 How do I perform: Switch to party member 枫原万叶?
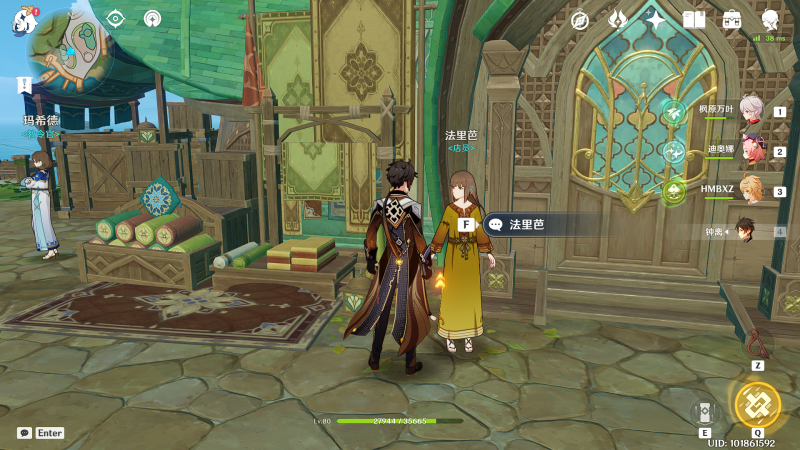(x=751, y=110)
